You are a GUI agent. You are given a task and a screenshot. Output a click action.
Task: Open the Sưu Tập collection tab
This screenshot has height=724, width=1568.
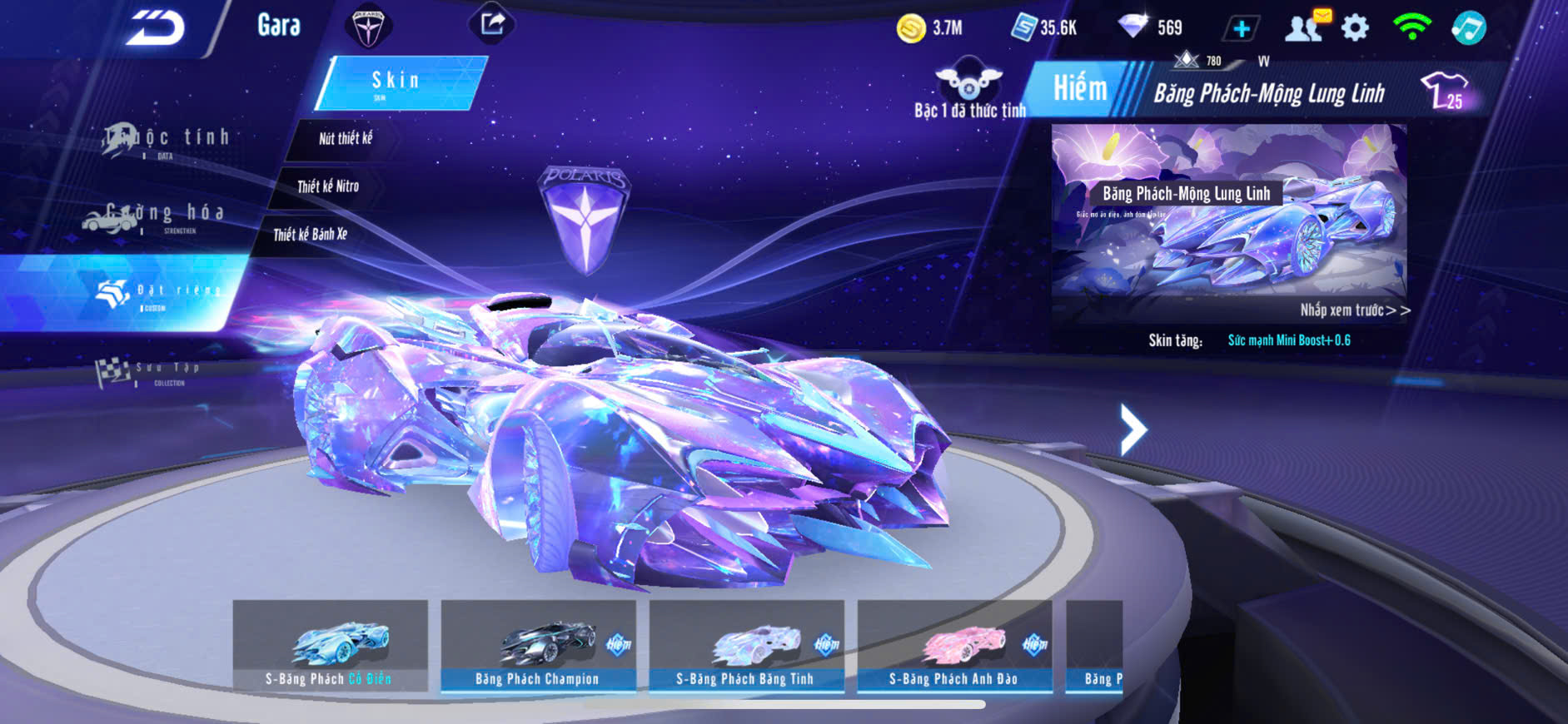(148, 372)
